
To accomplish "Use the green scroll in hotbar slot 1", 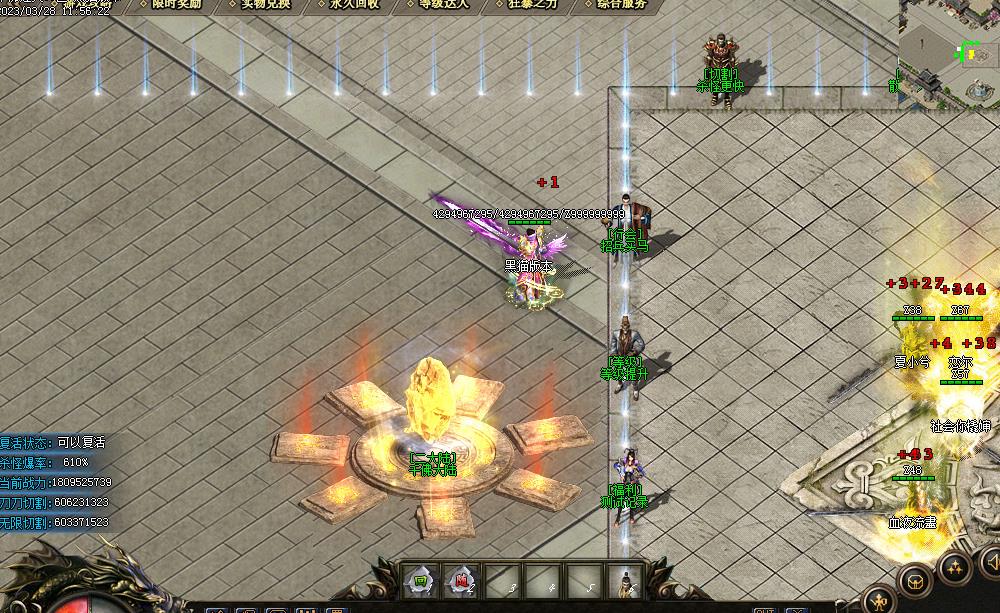I will (420, 580).
